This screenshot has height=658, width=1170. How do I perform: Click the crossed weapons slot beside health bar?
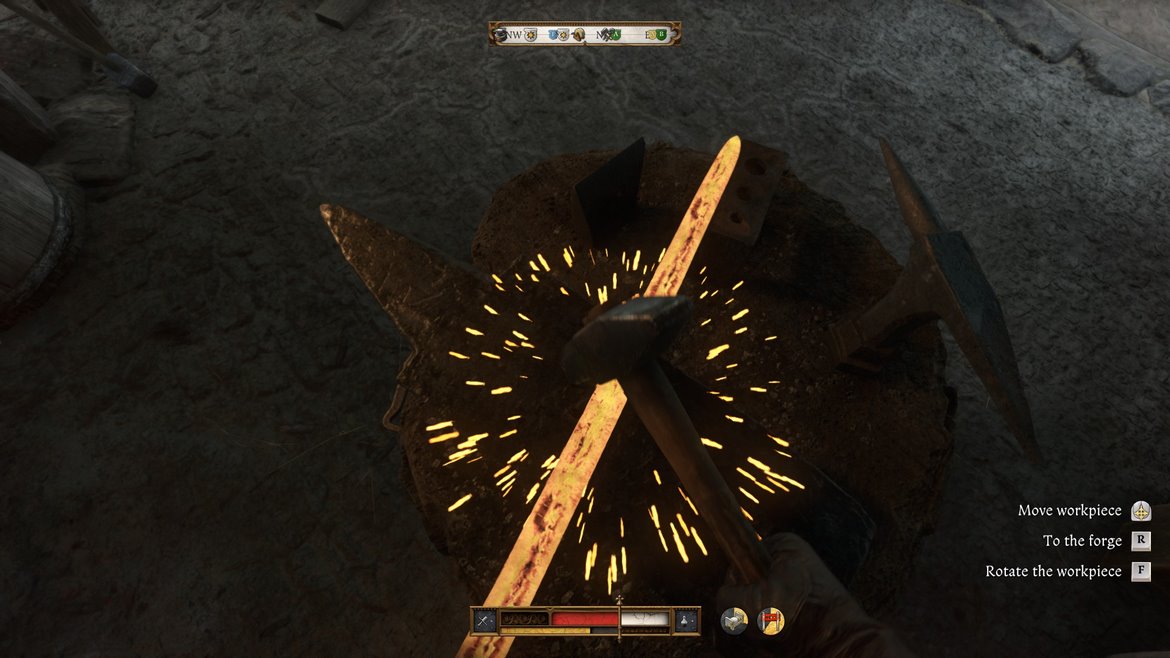tap(485, 620)
